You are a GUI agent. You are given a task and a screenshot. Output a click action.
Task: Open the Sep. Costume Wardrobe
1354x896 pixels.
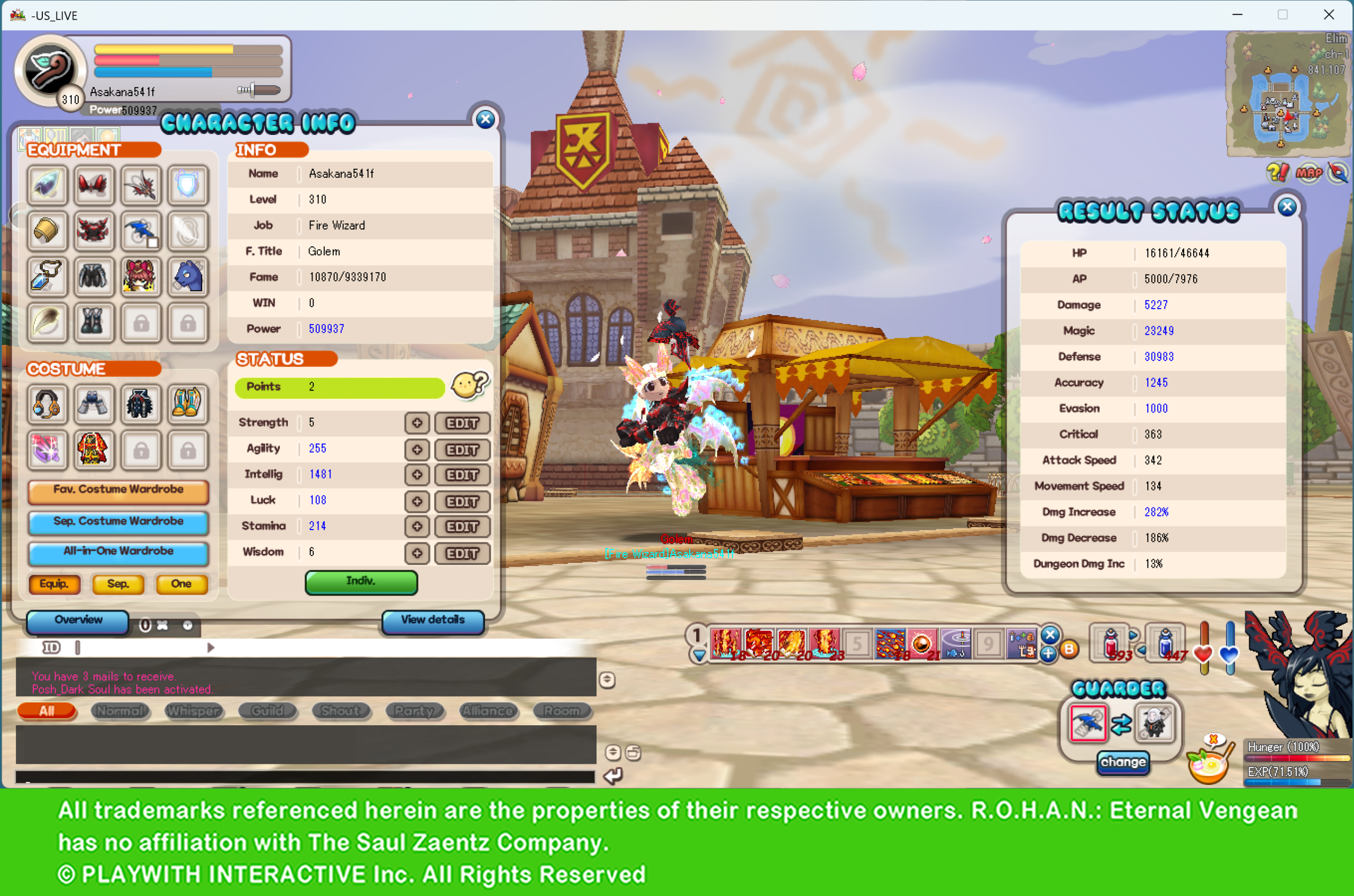coord(118,522)
